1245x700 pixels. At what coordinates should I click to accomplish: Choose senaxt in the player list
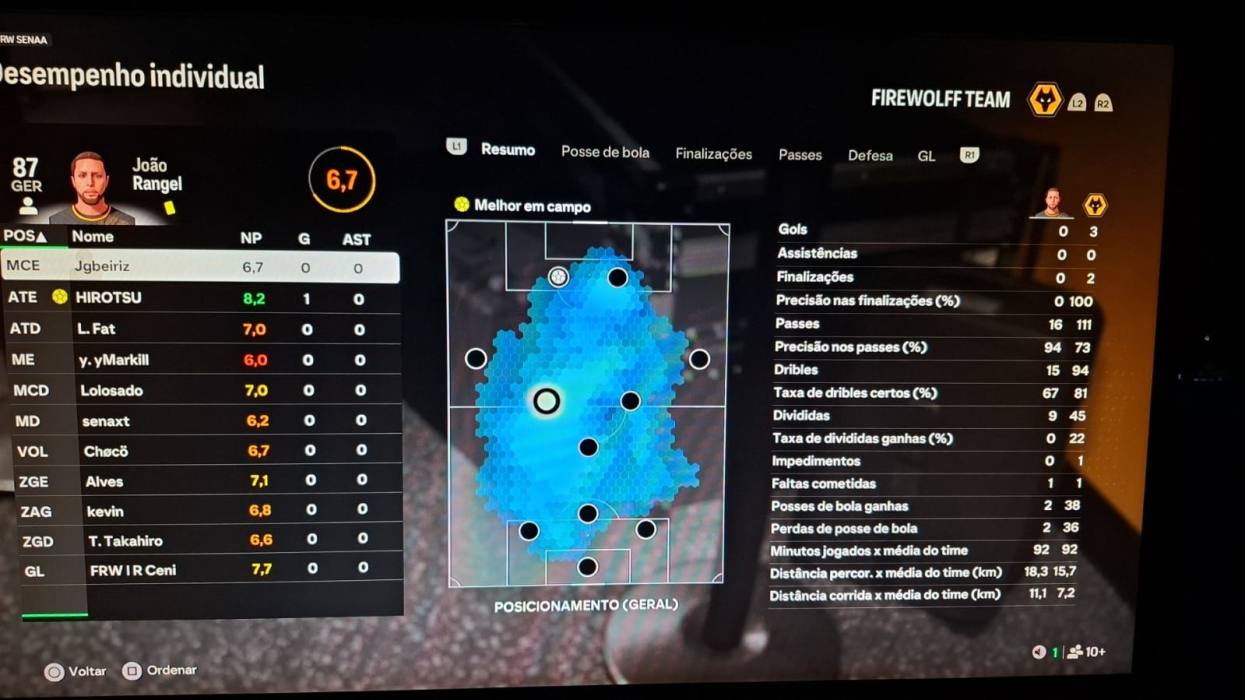200,421
